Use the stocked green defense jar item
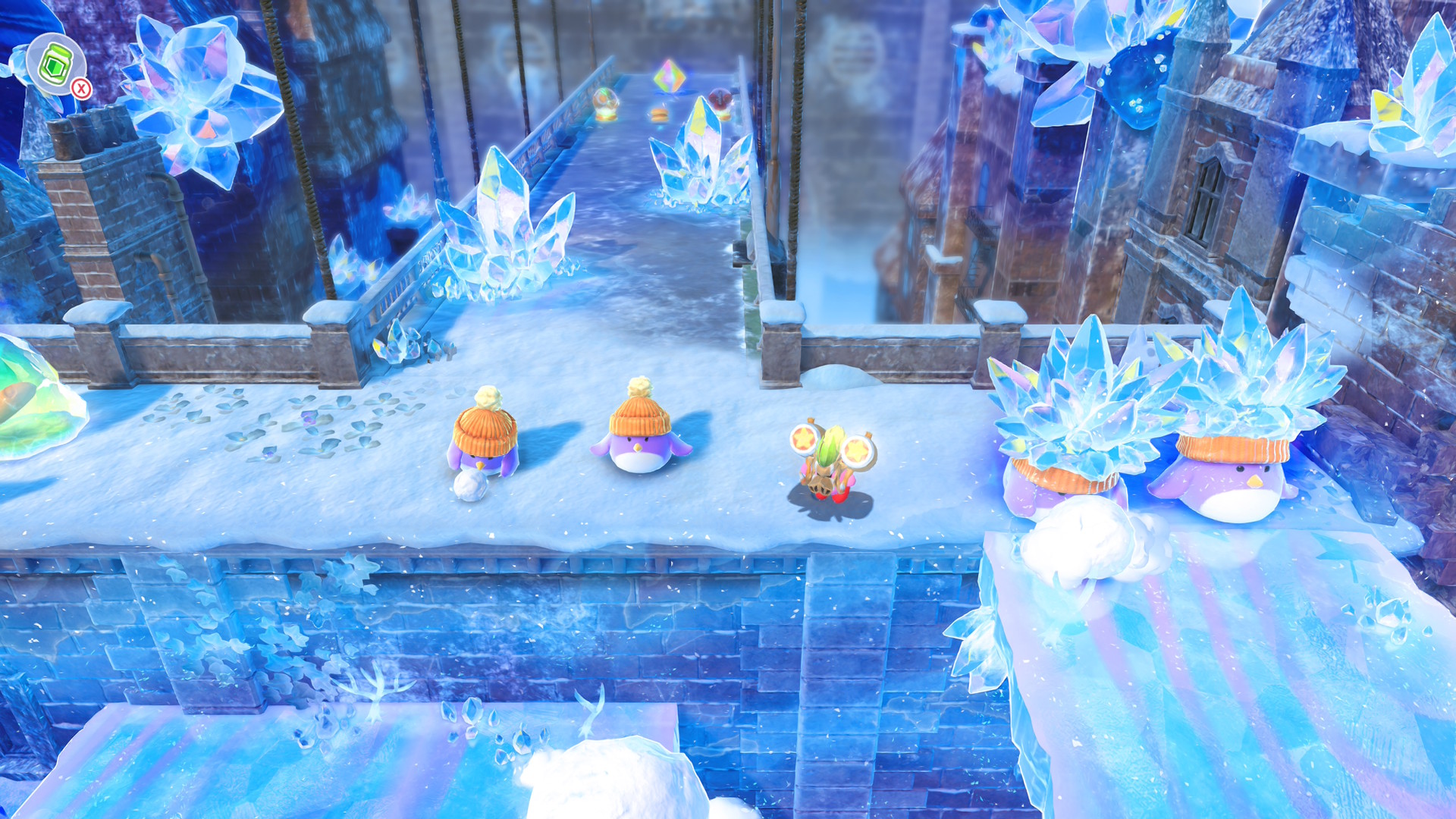The width and height of the screenshot is (1456, 819). coord(55,64)
